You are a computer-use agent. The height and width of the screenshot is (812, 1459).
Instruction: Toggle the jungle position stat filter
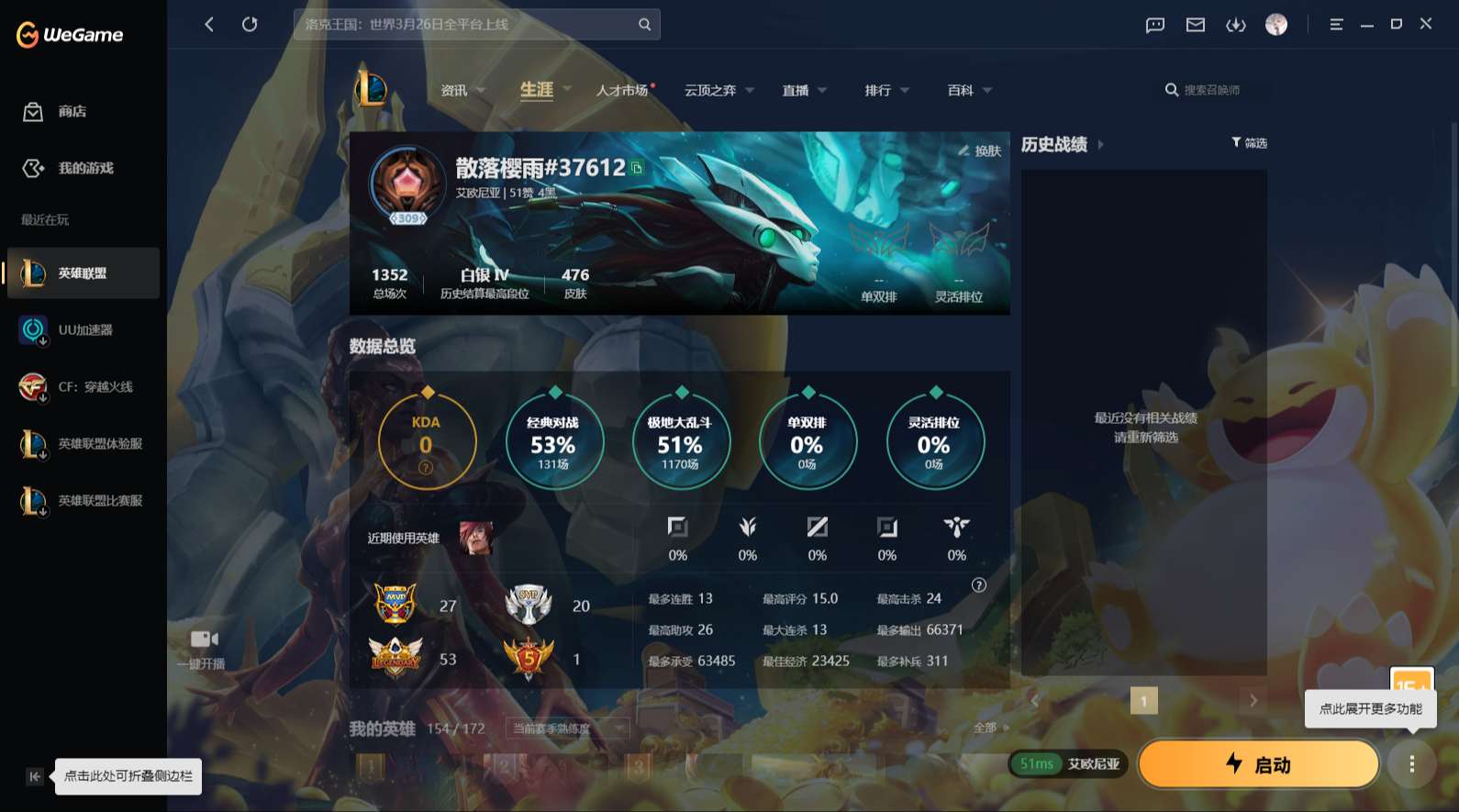(747, 538)
